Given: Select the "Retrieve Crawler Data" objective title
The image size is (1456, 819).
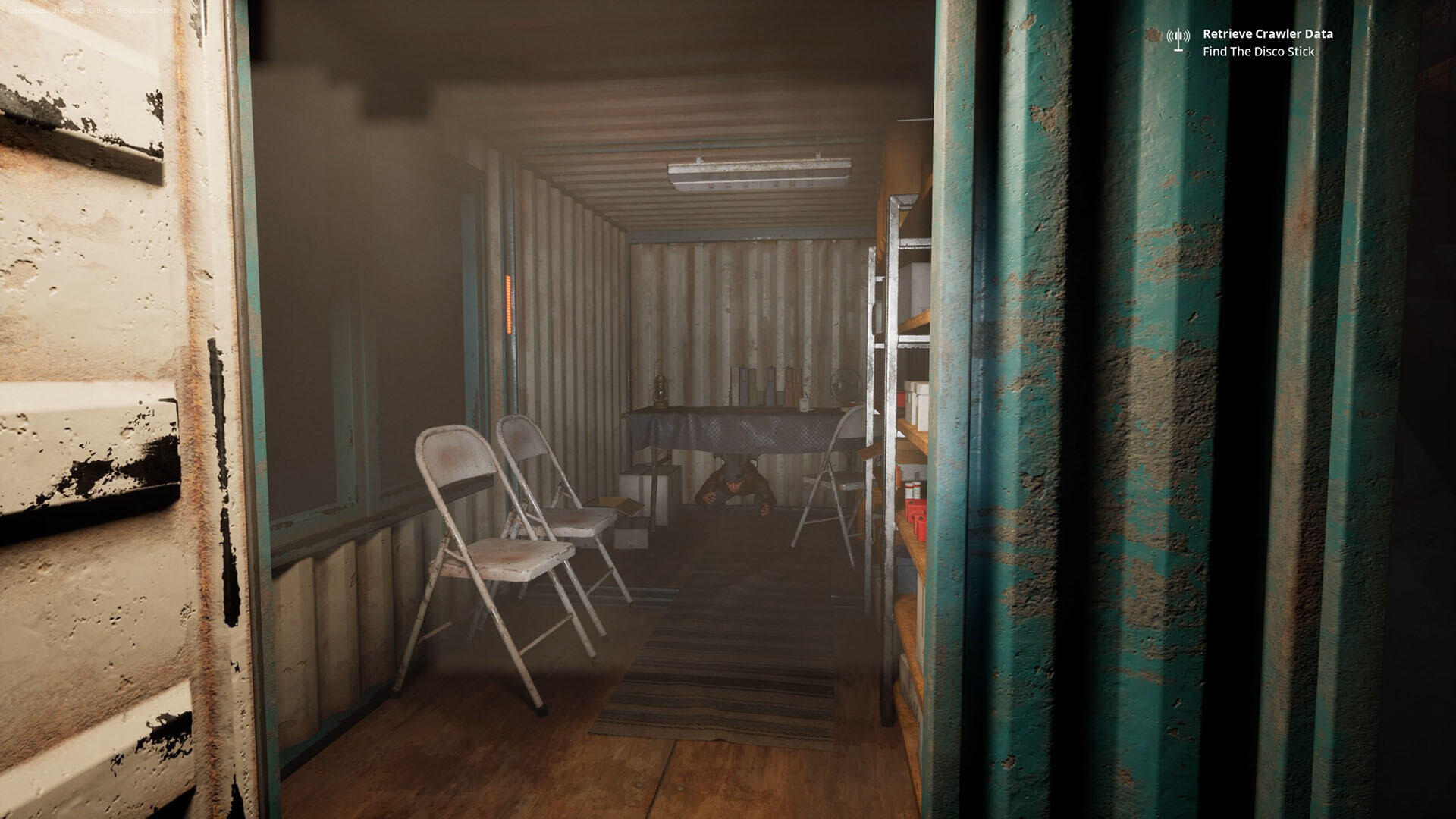Looking at the screenshot, I should coord(1267,34).
